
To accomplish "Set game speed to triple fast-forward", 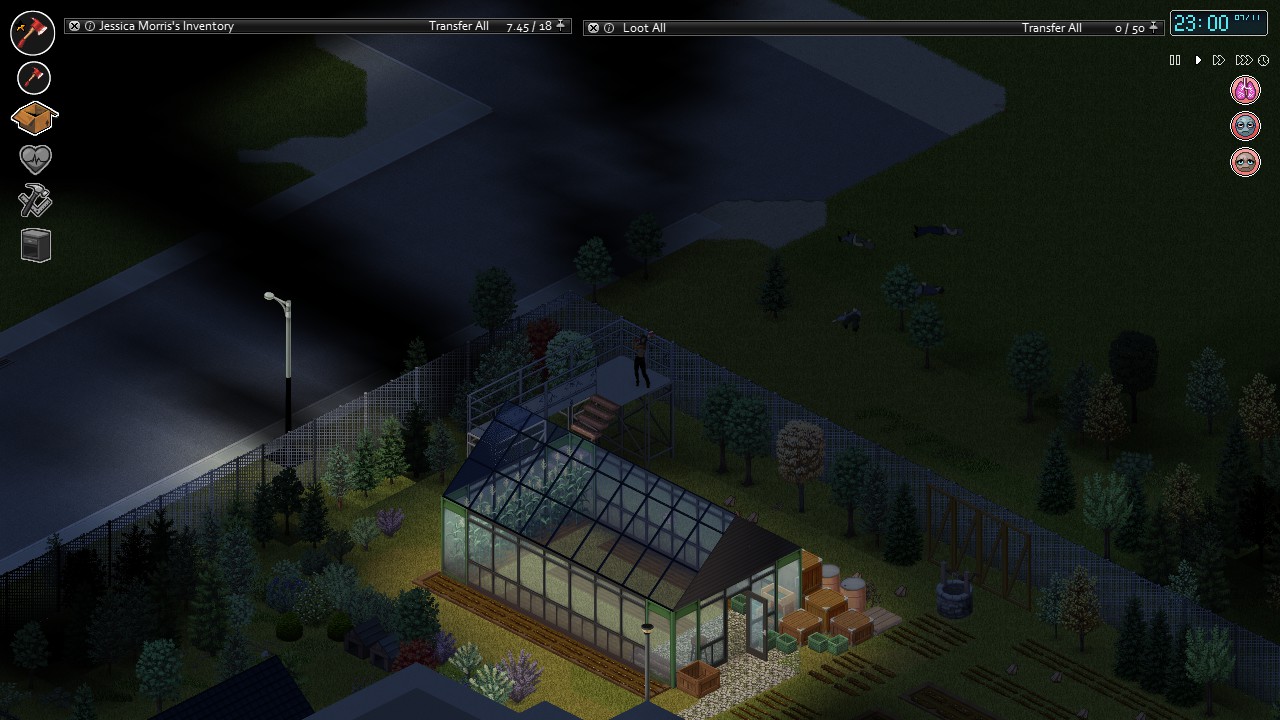I will pyautogui.click(x=1243, y=61).
